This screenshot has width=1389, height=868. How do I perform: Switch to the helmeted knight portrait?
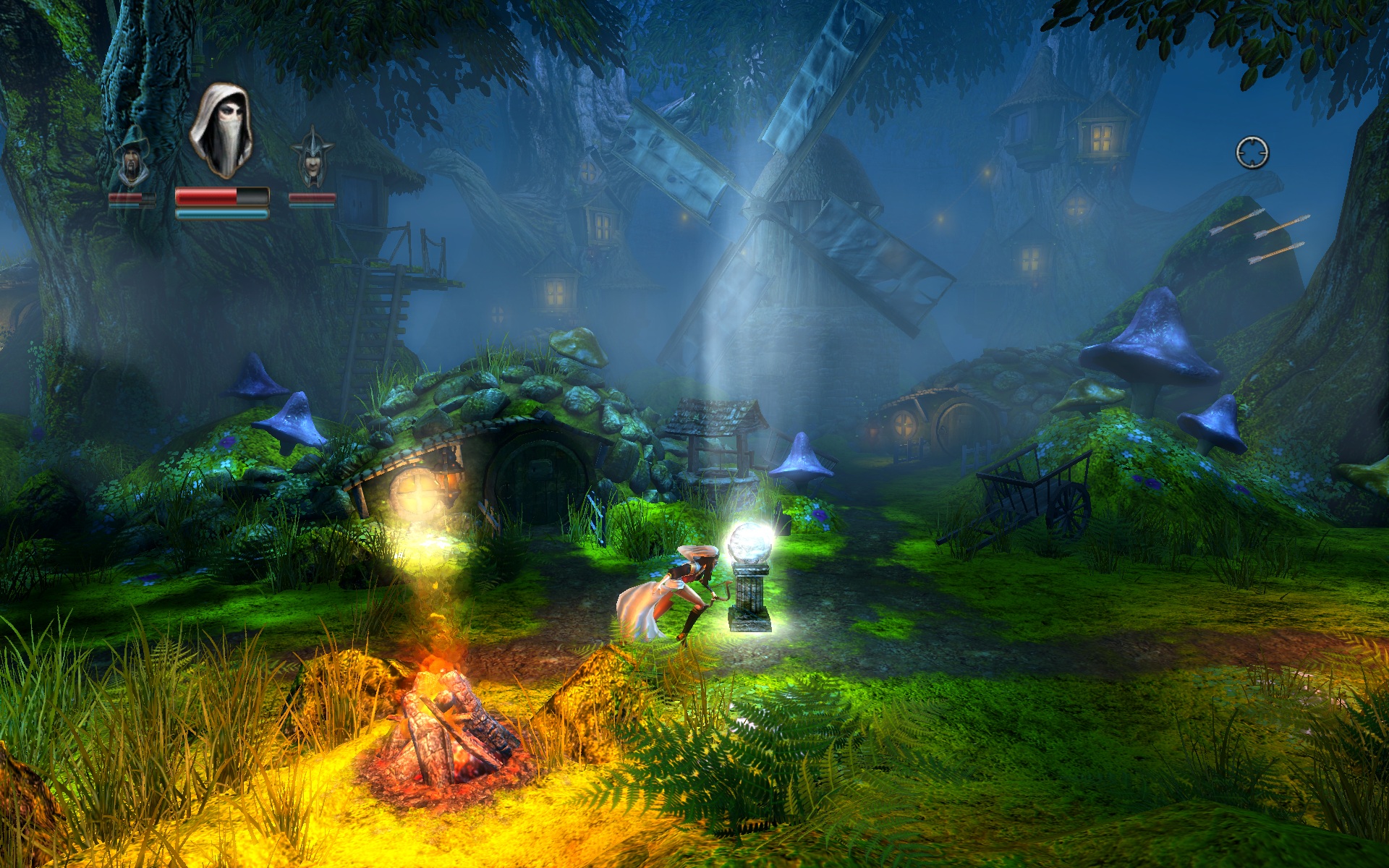312,158
